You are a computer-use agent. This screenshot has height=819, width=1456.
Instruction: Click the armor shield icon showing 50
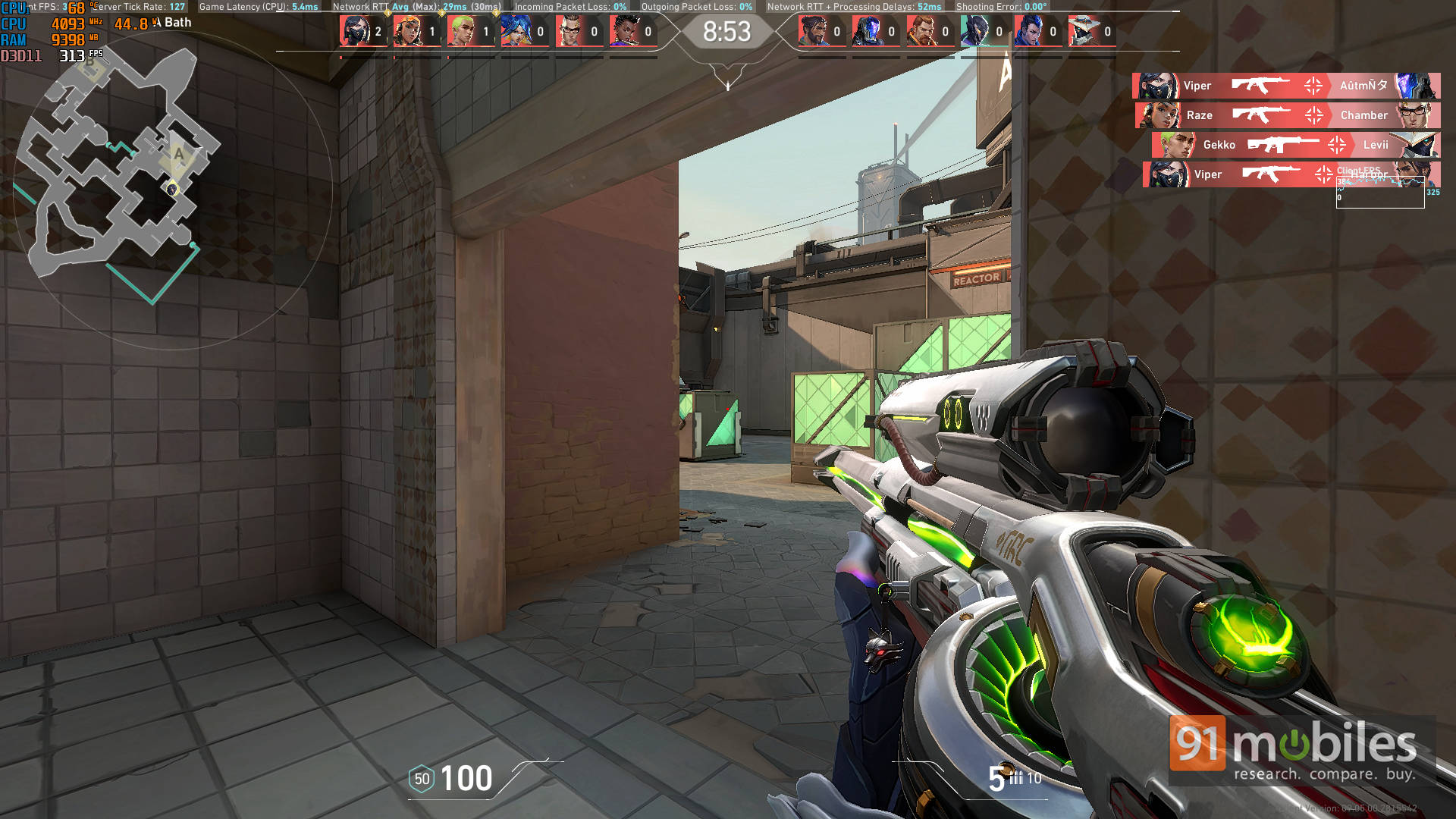tap(422, 779)
